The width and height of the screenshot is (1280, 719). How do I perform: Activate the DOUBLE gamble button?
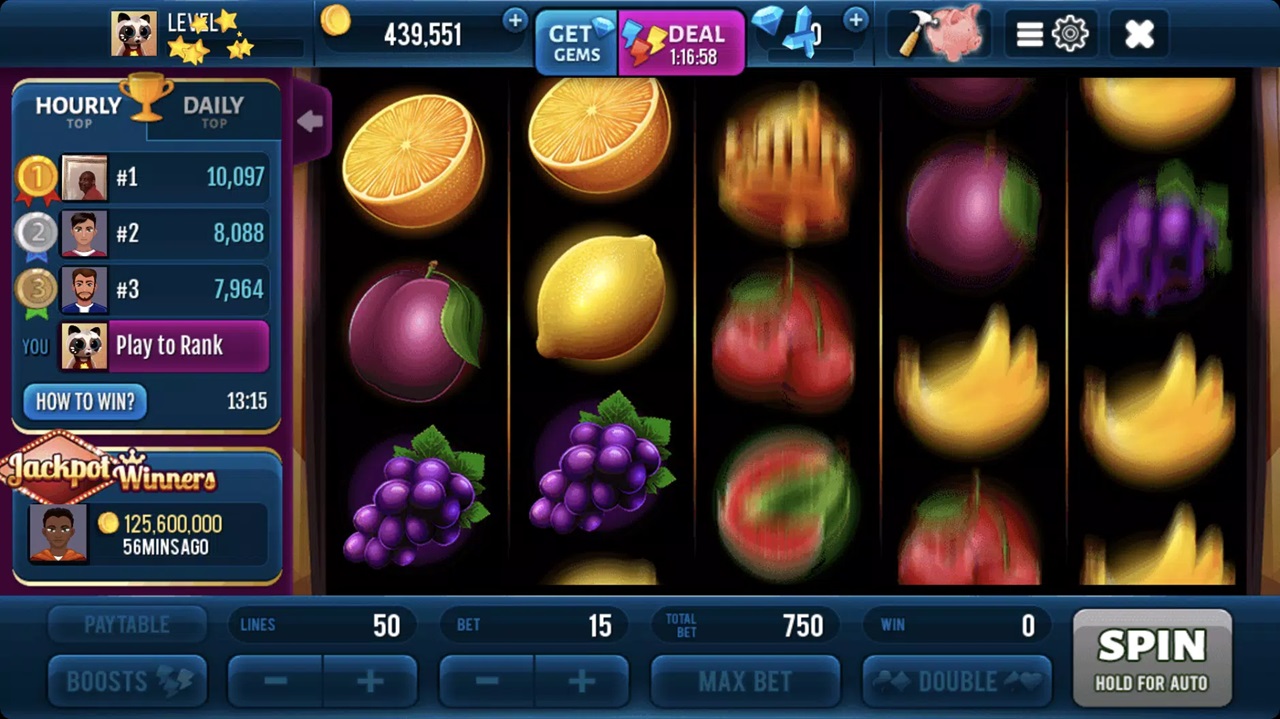click(957, 682)
